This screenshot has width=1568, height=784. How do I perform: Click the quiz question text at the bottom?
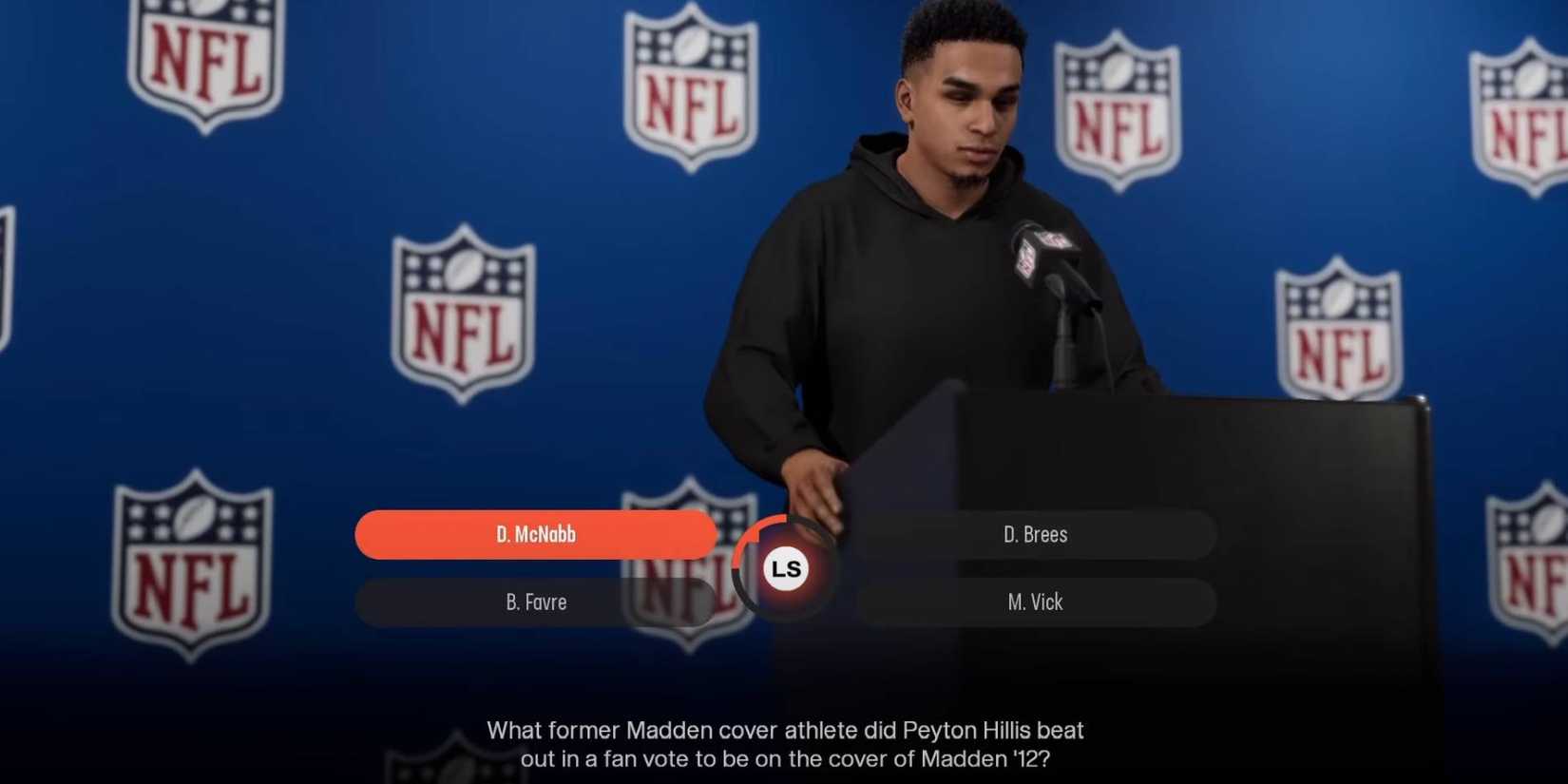[784, 746]
